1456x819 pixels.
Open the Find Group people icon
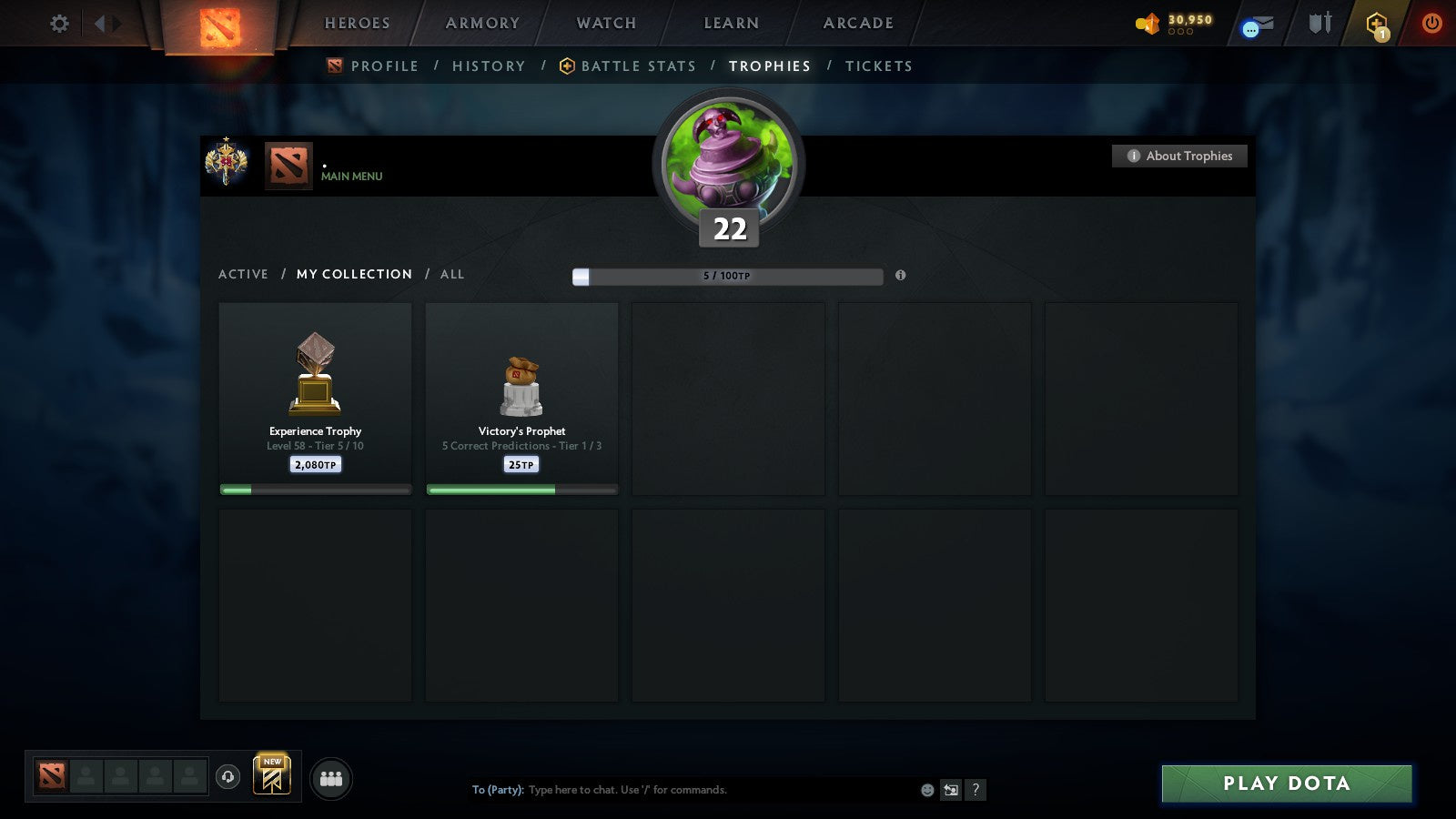coord(333,779)
